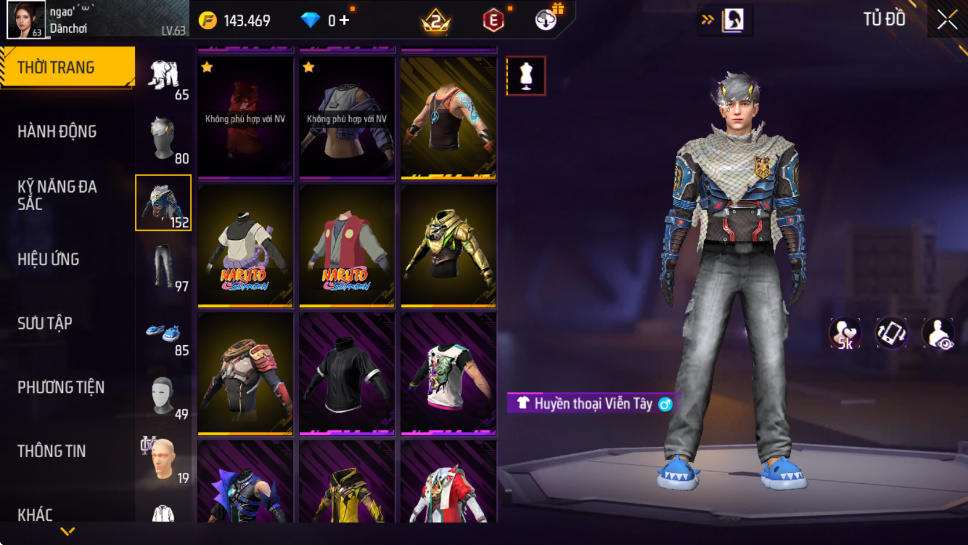Select the tattooed tank top item
968x545 pixels.
448,117
